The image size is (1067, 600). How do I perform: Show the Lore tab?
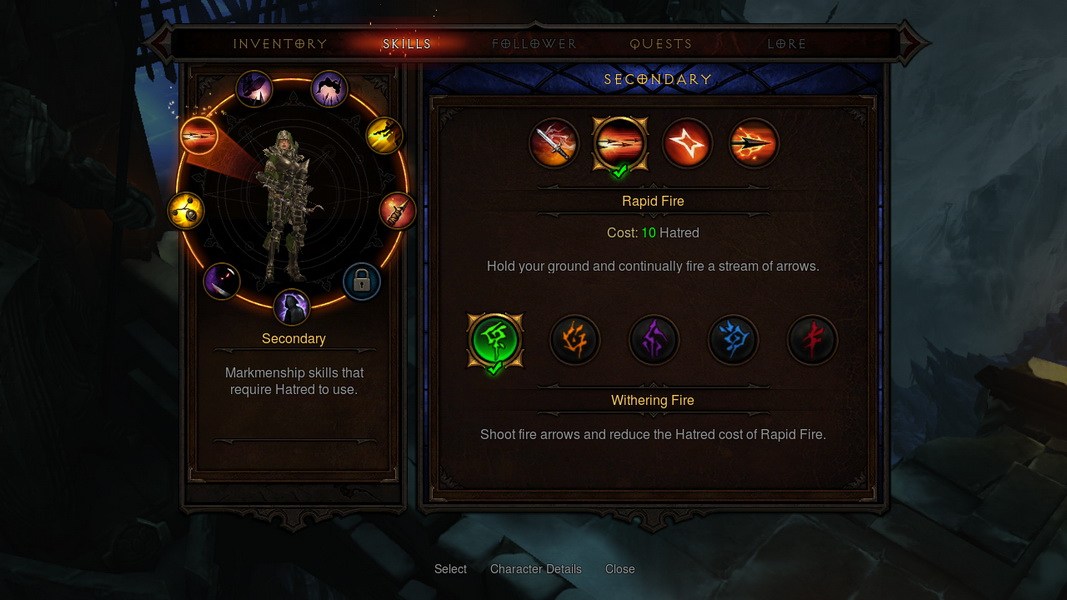pos(786,44)
